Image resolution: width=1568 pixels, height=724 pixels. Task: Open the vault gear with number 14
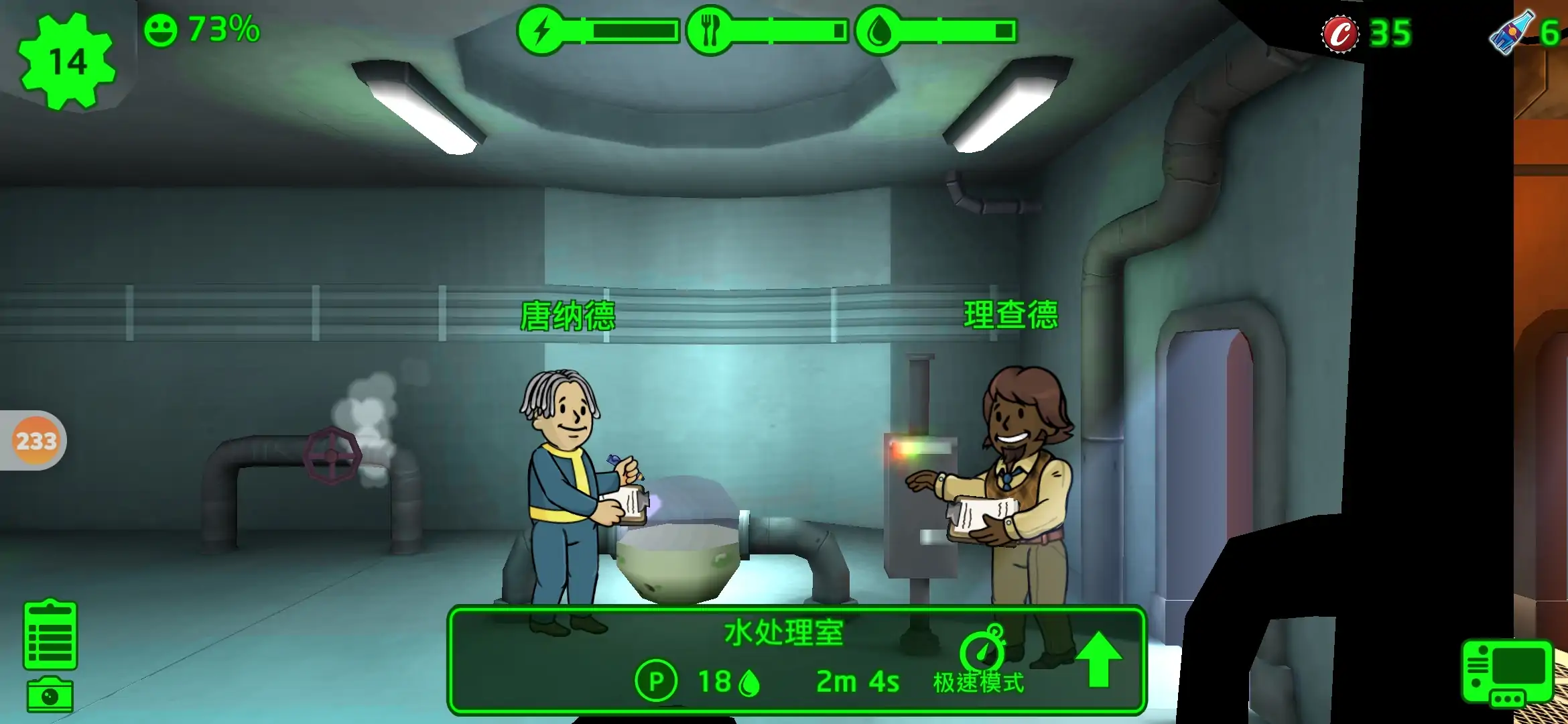67,62
